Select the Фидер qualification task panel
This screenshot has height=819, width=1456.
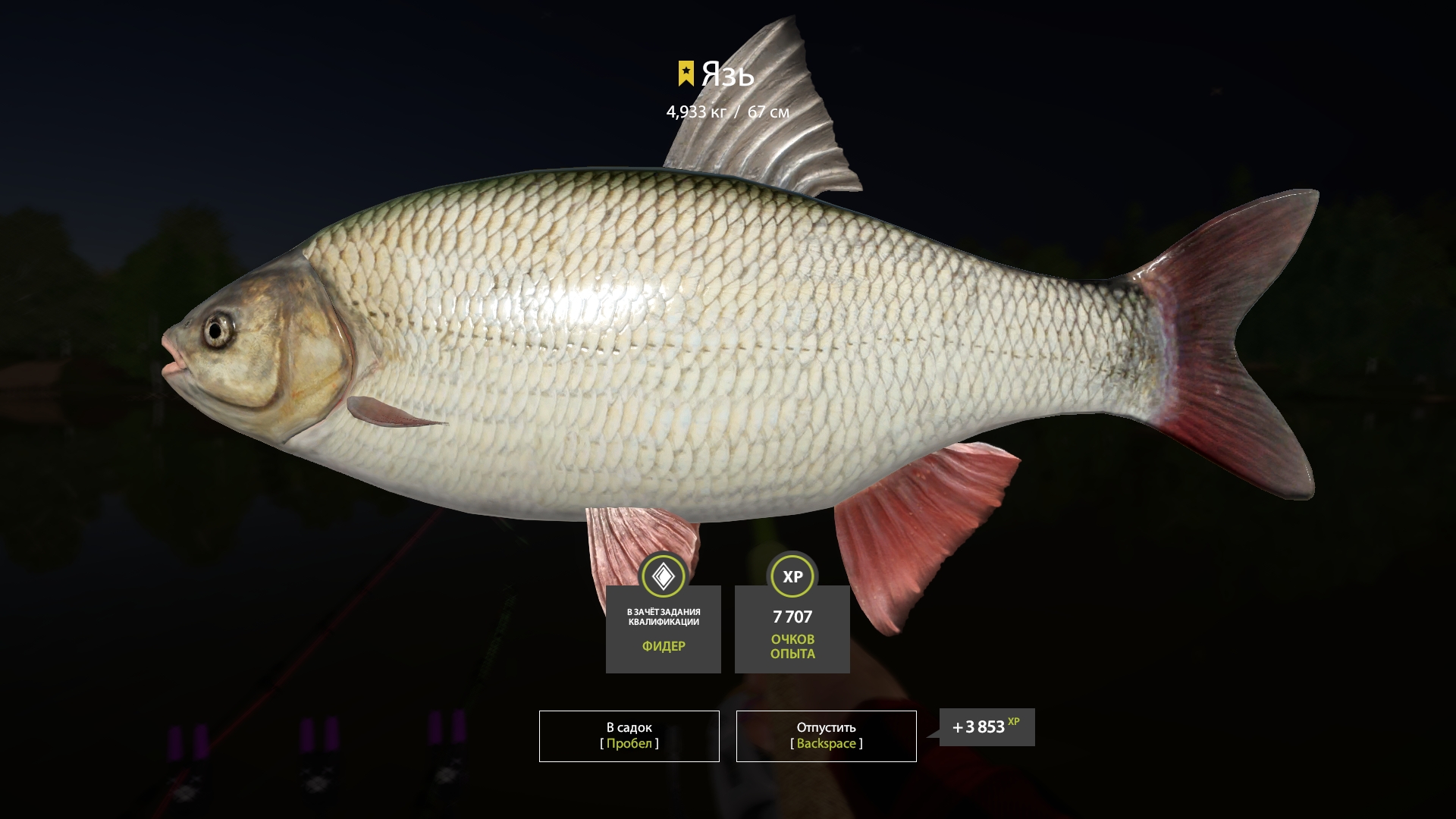(x=663, y=629)
